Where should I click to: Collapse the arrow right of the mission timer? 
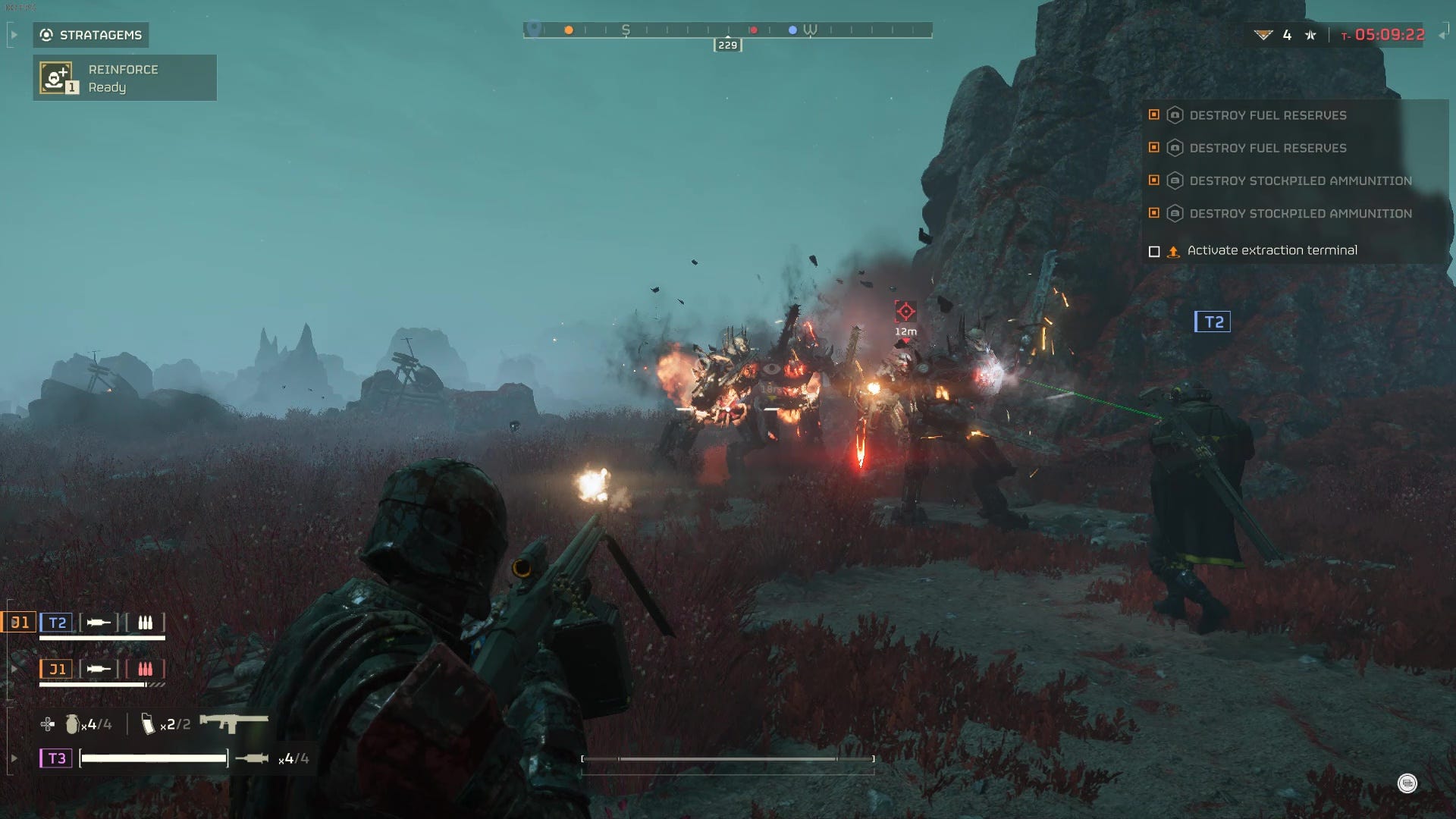1442,35
